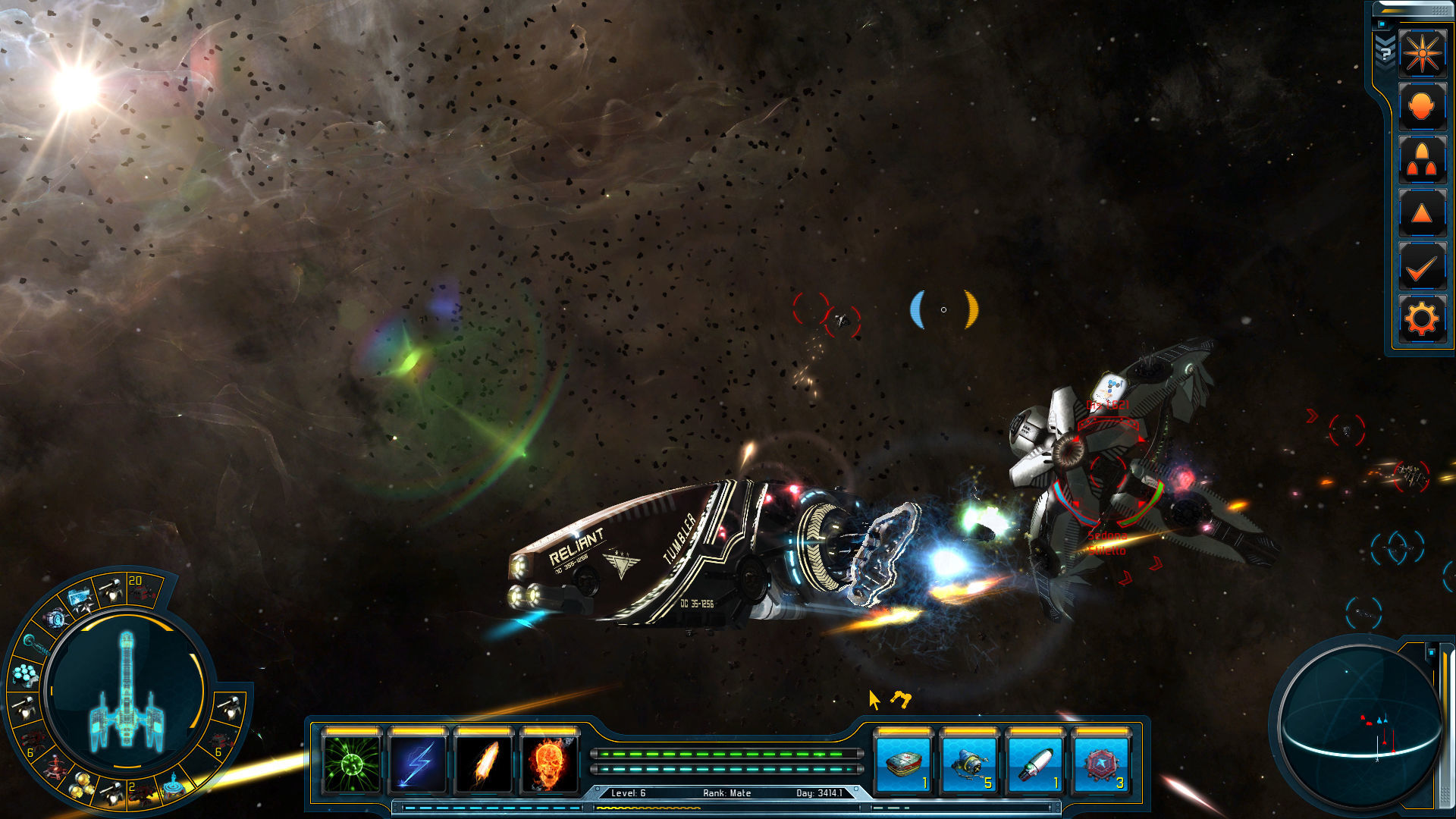Open the starburst map button
The width and height of the screenshot is (1456, 819).
tap(1422, 53)
